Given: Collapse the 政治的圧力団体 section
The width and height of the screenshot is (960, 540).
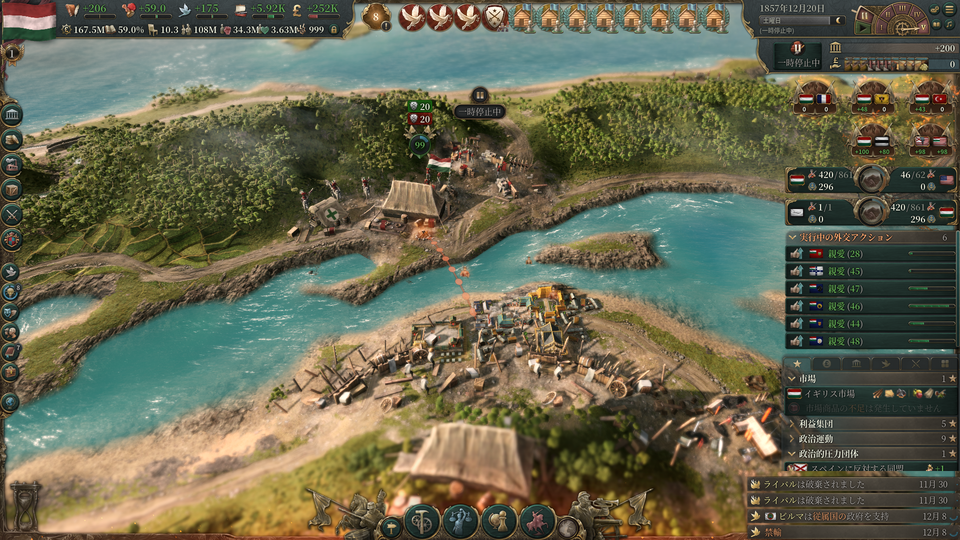Looking at the screenshot, I should pos(793,453).
